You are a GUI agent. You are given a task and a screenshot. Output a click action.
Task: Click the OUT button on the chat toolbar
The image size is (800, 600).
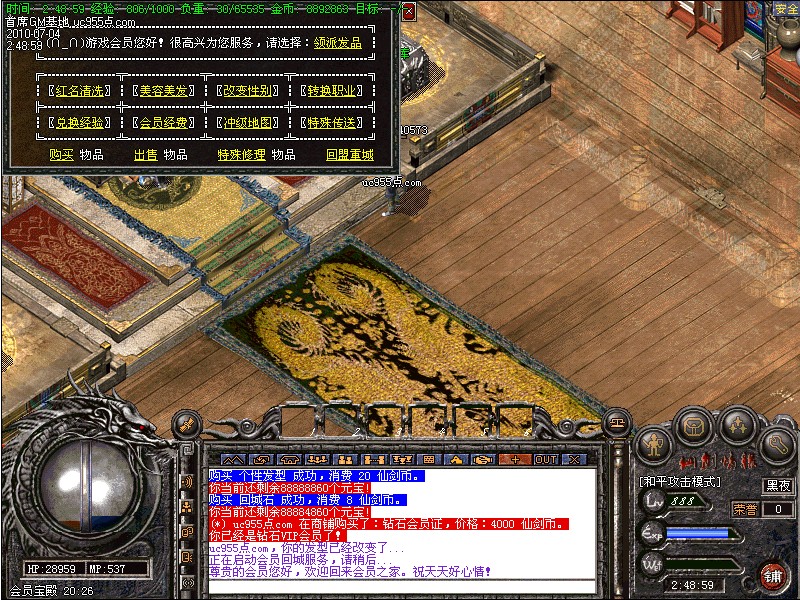[x=545, y=460]
